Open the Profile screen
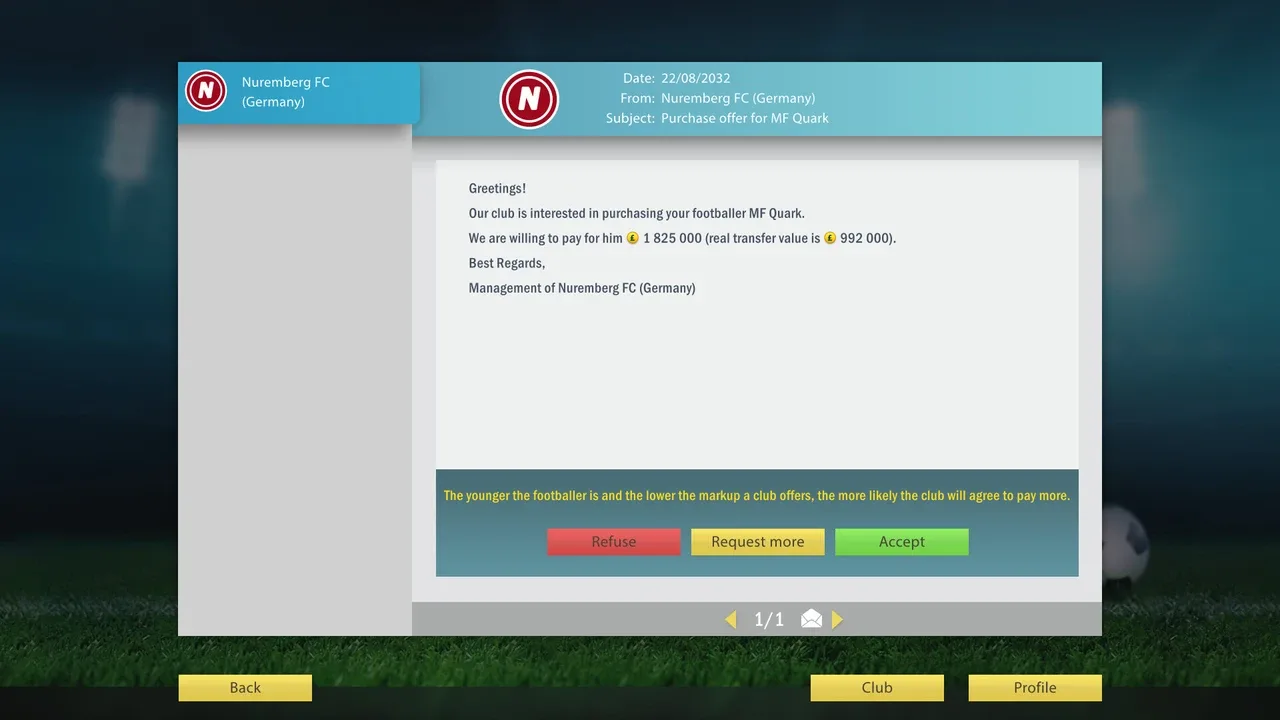This screenshot has height=720, width=1280. coord(1034,688)
